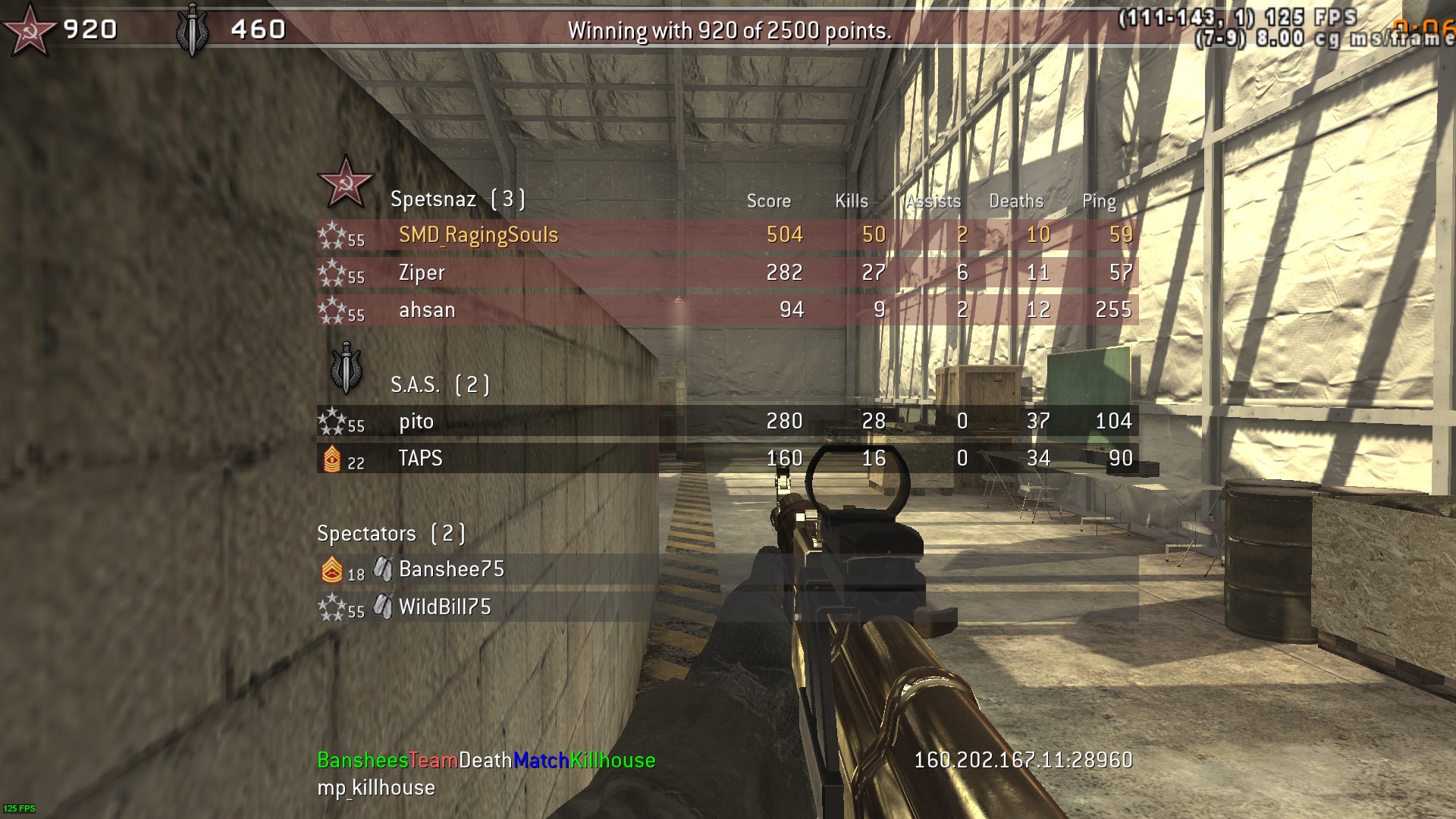Image resolution: width=1456 pixels, height=819 pixels.
Task: Select pito's scoreboard row
Action: [x=416, y=421]
